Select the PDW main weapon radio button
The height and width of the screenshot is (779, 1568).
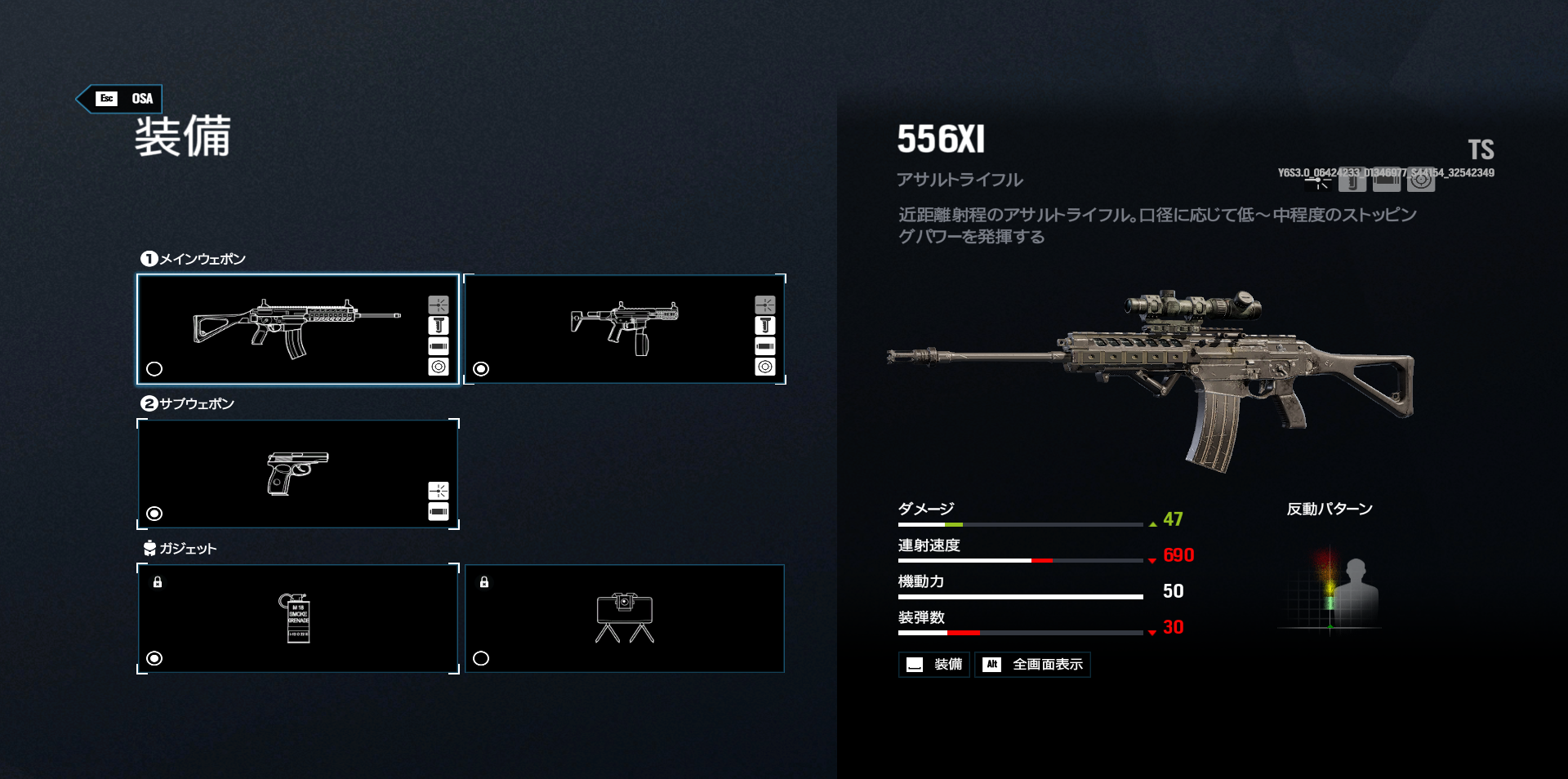[x=481, y=369]
